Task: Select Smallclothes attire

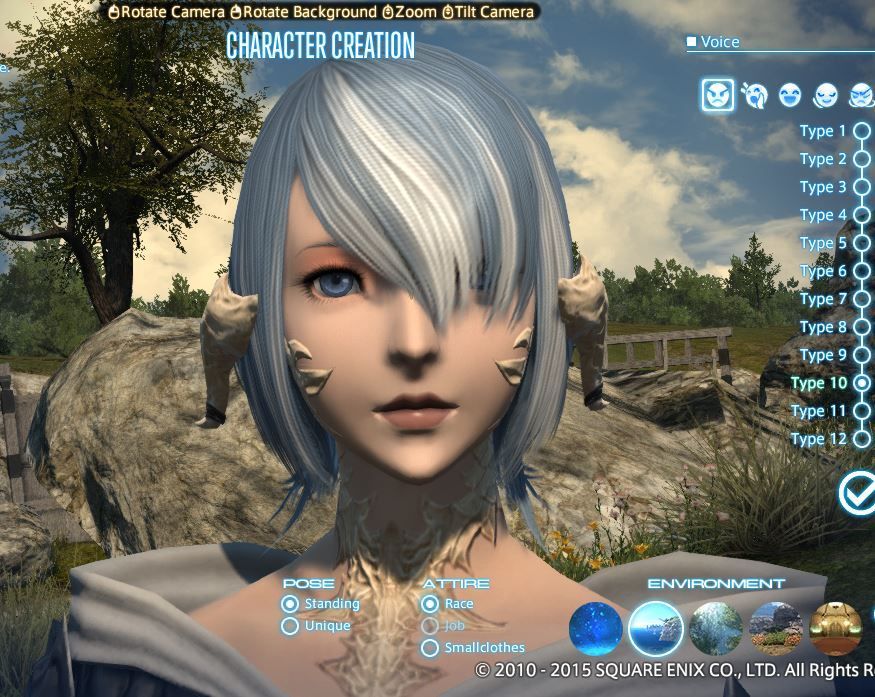Action: pos(430,648)
